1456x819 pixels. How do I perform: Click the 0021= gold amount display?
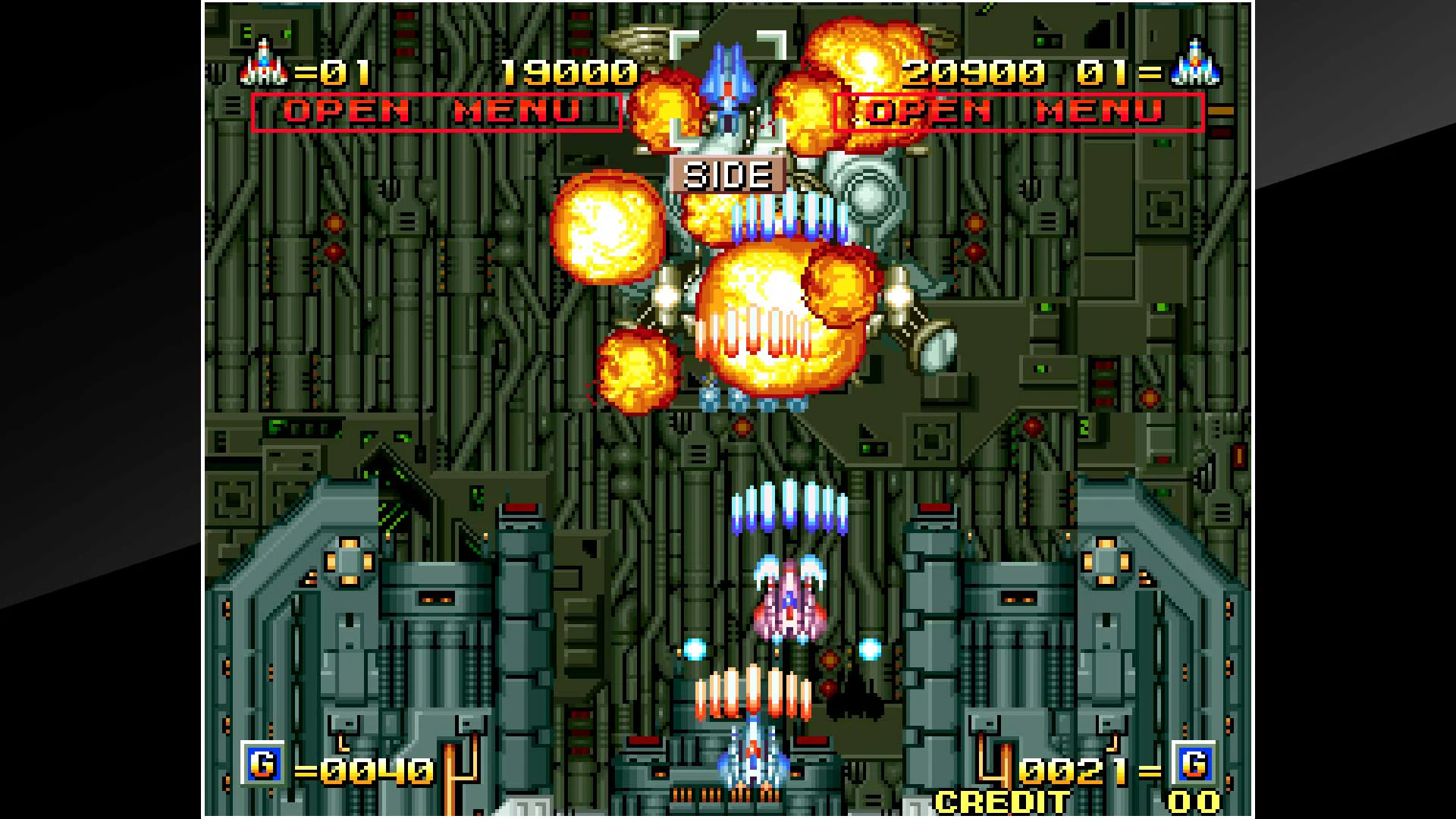[1090, 770]
